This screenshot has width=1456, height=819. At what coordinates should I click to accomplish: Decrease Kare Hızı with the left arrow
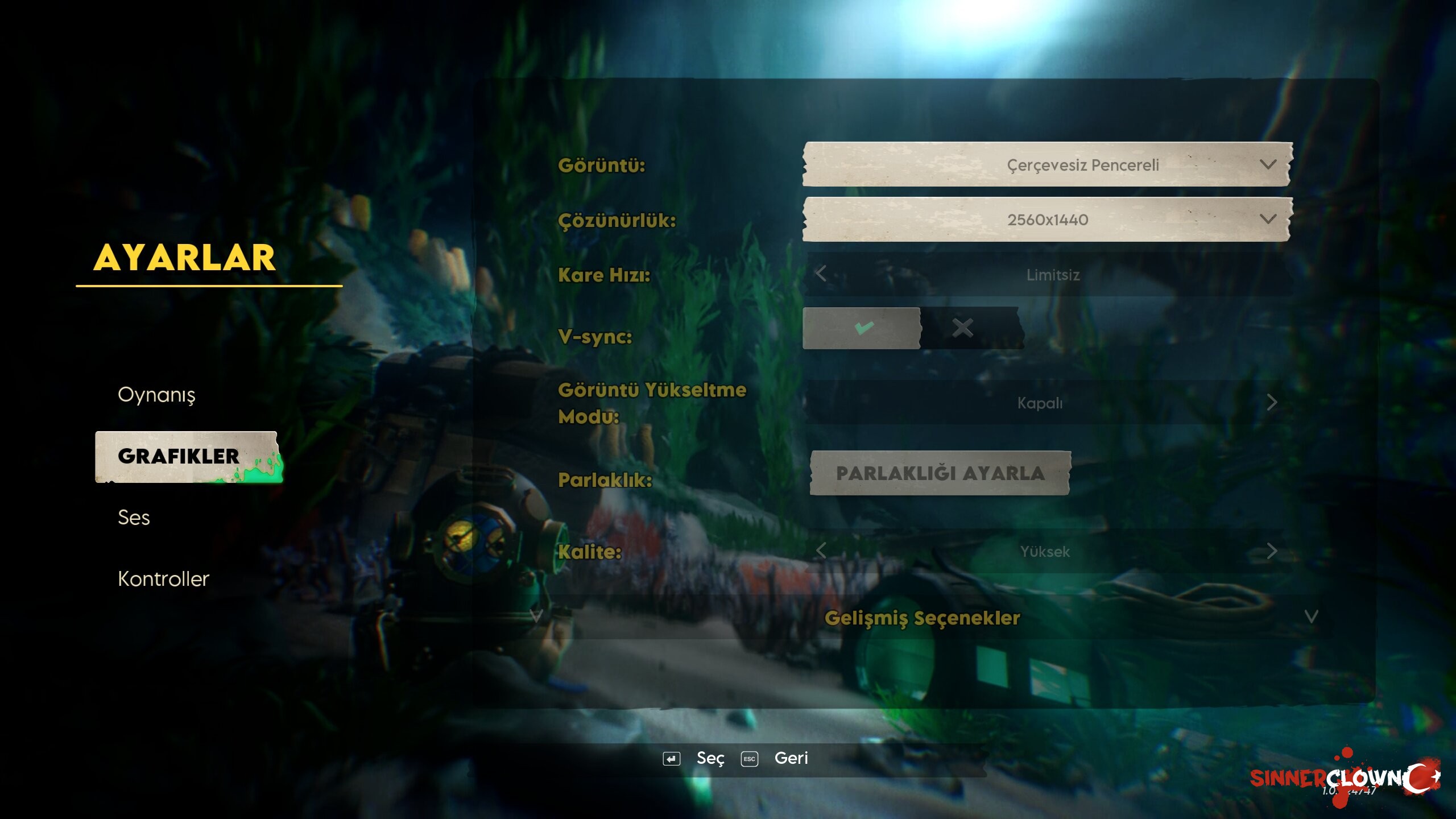pyautogui.click(x=821, y=274)
